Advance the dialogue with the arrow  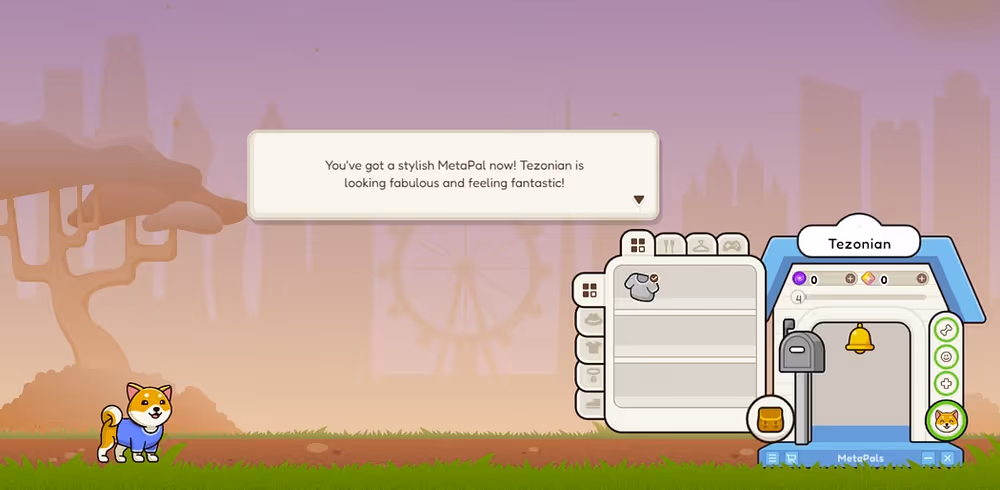click(x=639, y=199)
